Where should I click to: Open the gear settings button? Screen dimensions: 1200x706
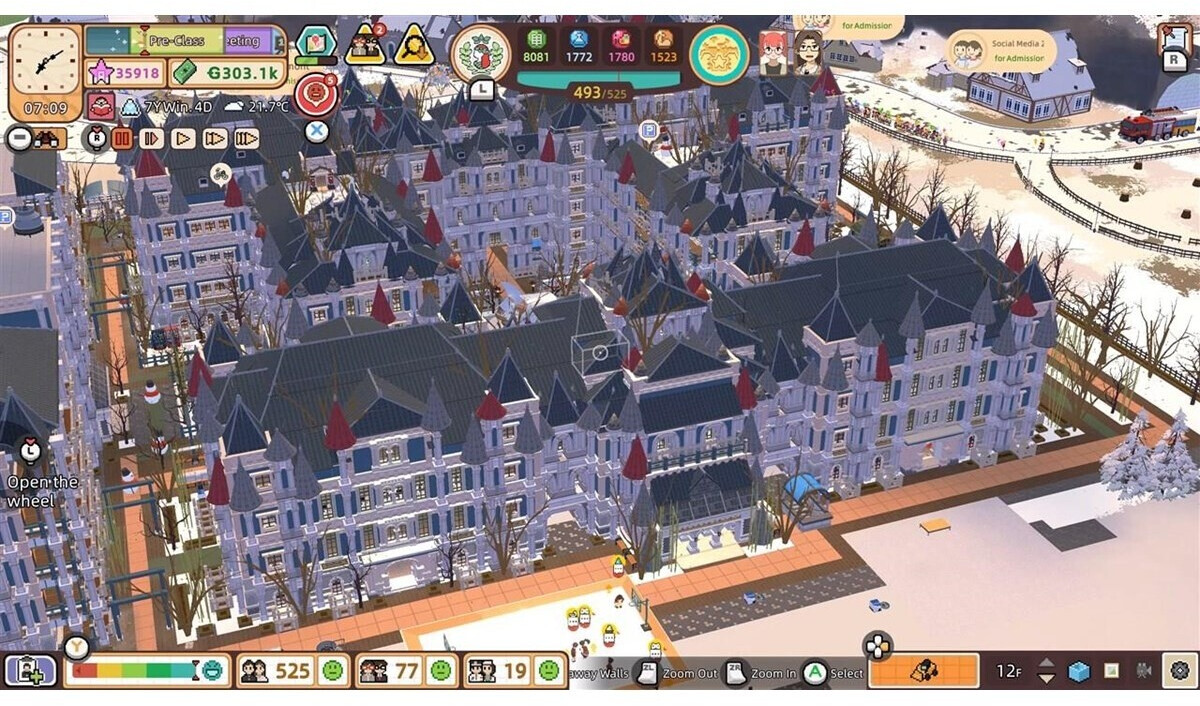pos(1180,671)
